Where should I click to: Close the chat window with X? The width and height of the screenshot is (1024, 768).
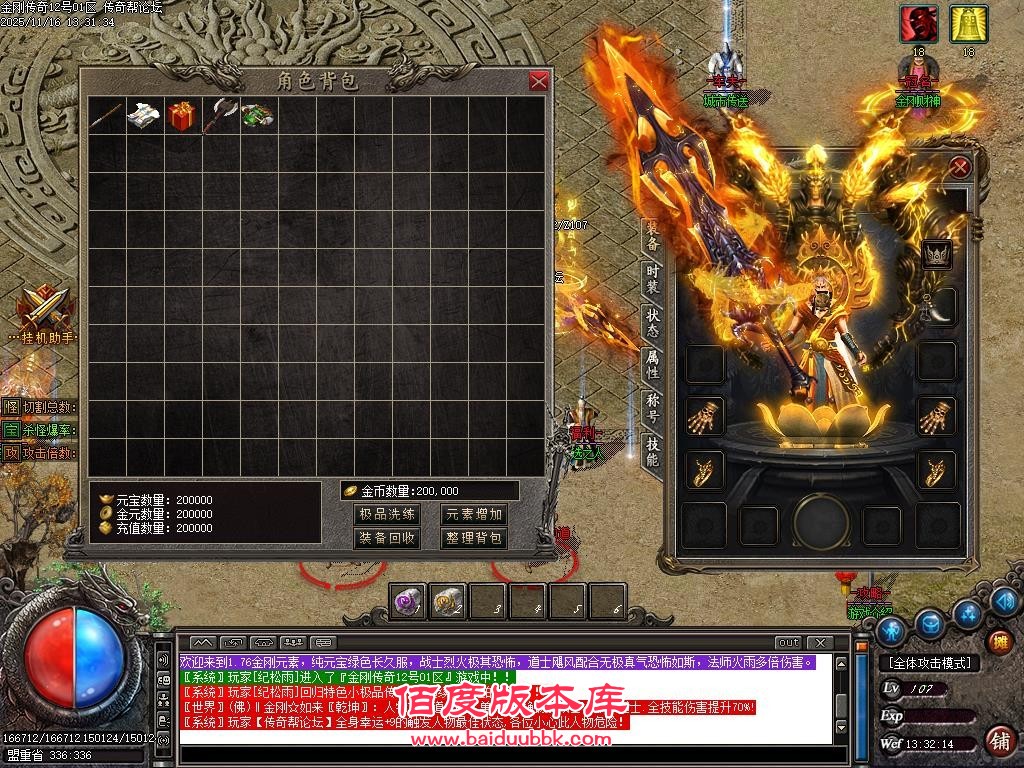[x=819, y=642]
